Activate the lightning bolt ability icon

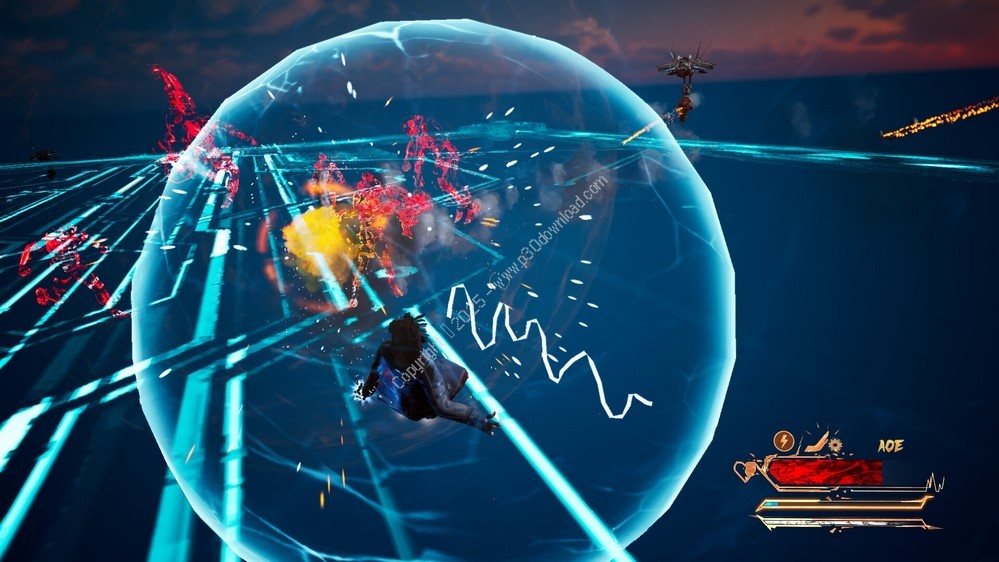(783, 440)
